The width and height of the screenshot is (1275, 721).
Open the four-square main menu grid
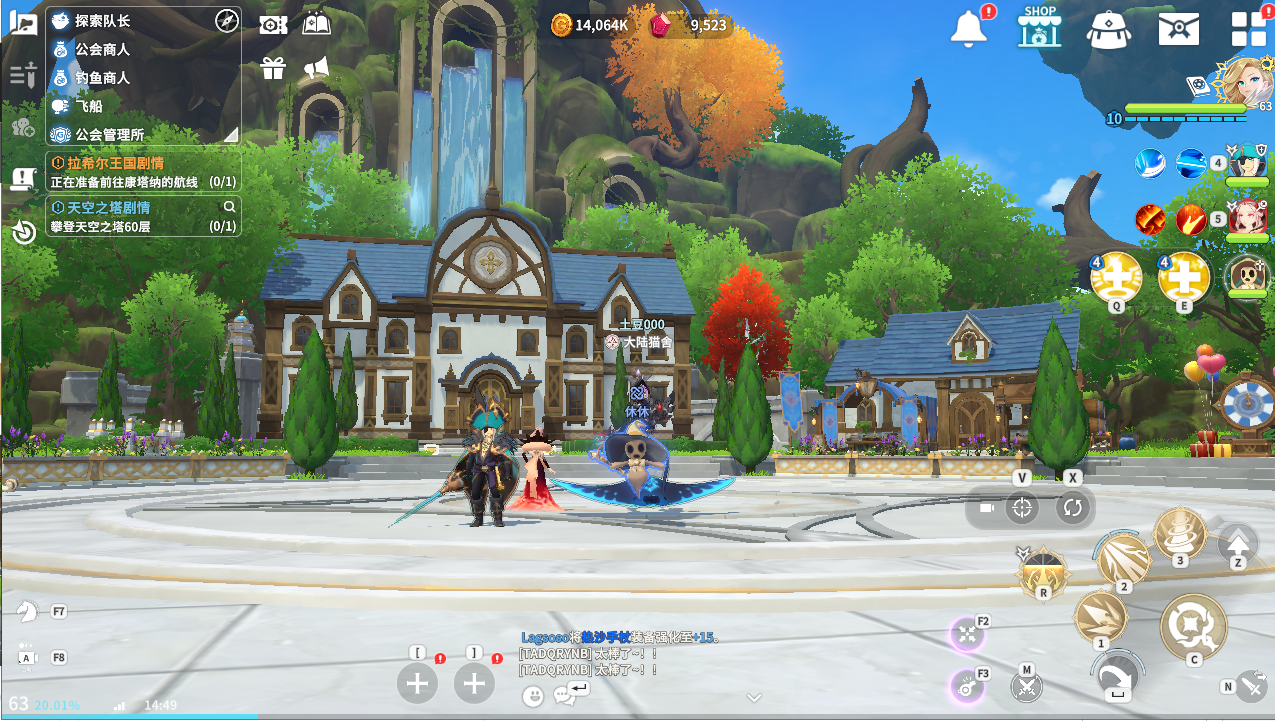(1248, 28)
